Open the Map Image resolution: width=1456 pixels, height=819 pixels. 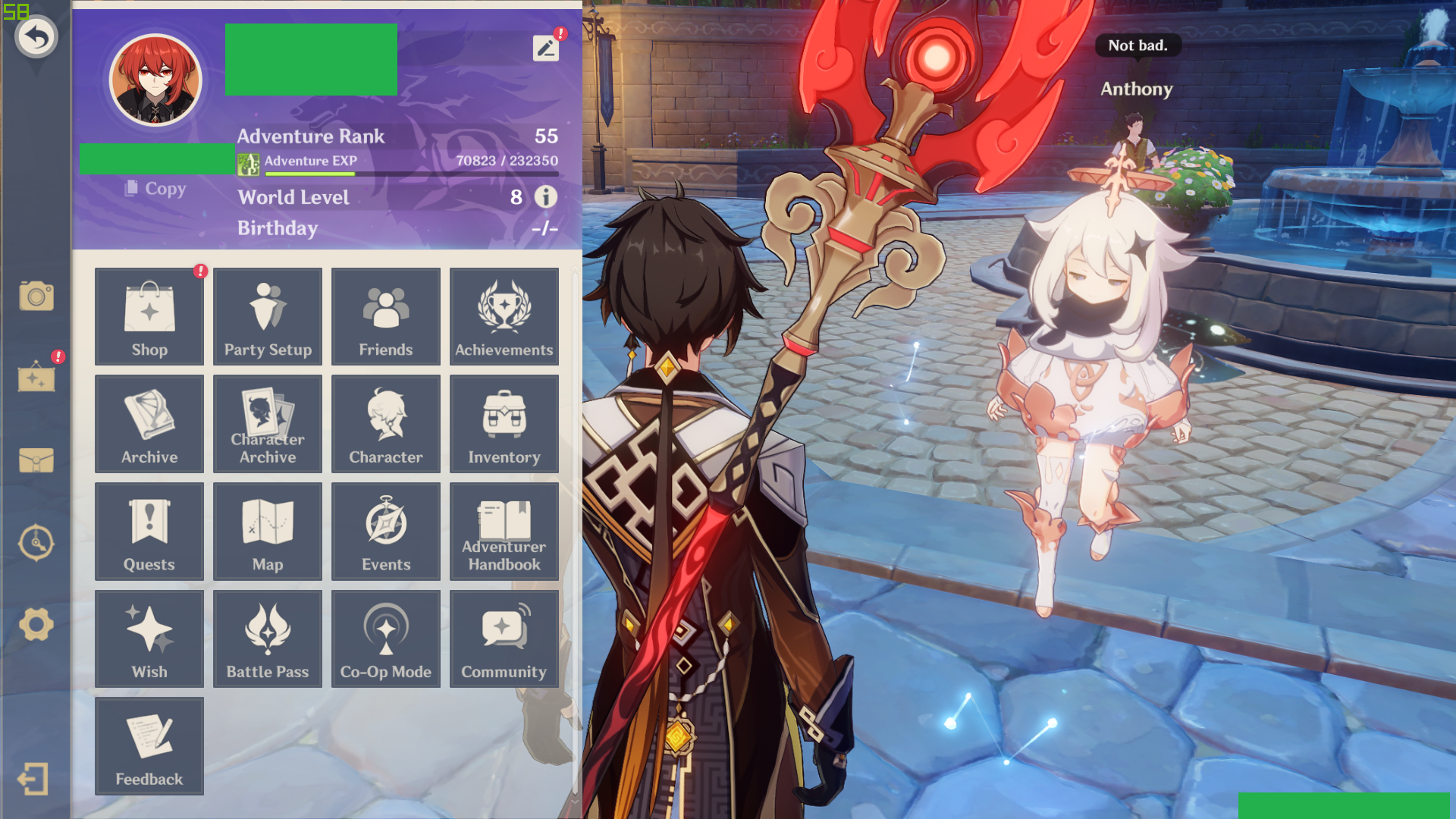point(267,531)
